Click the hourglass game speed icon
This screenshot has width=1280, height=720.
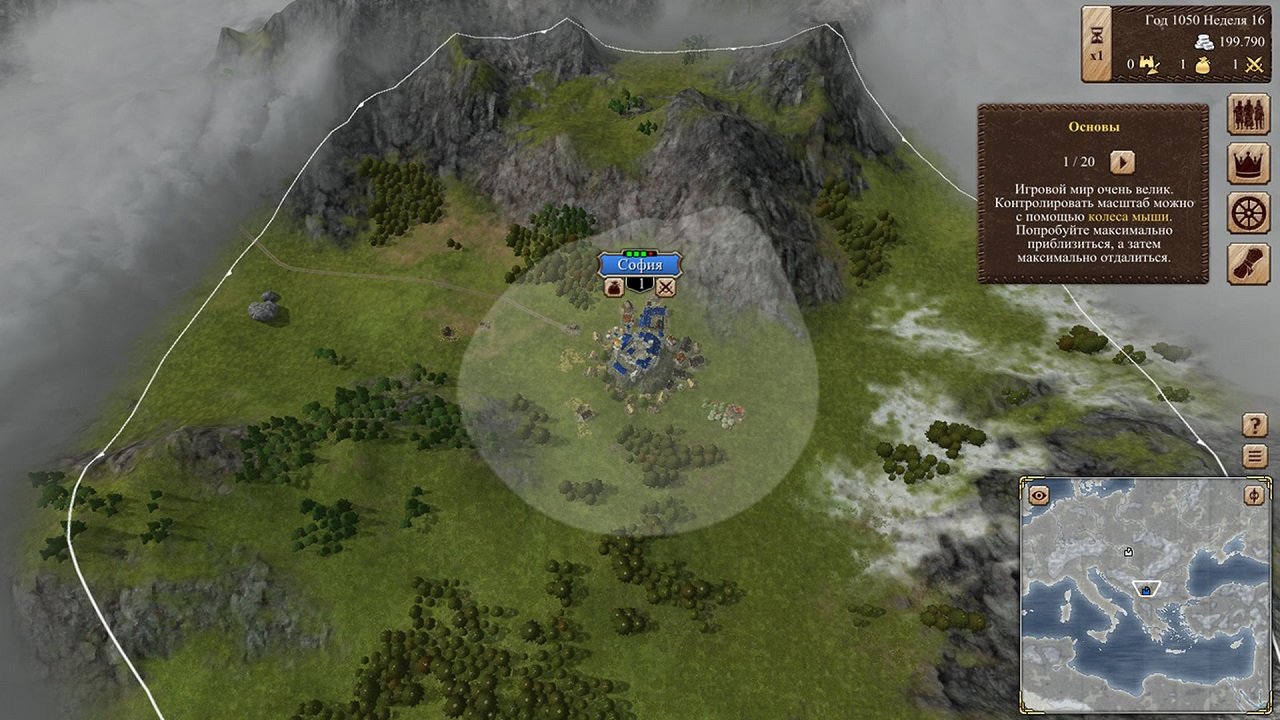point(1096,37)
